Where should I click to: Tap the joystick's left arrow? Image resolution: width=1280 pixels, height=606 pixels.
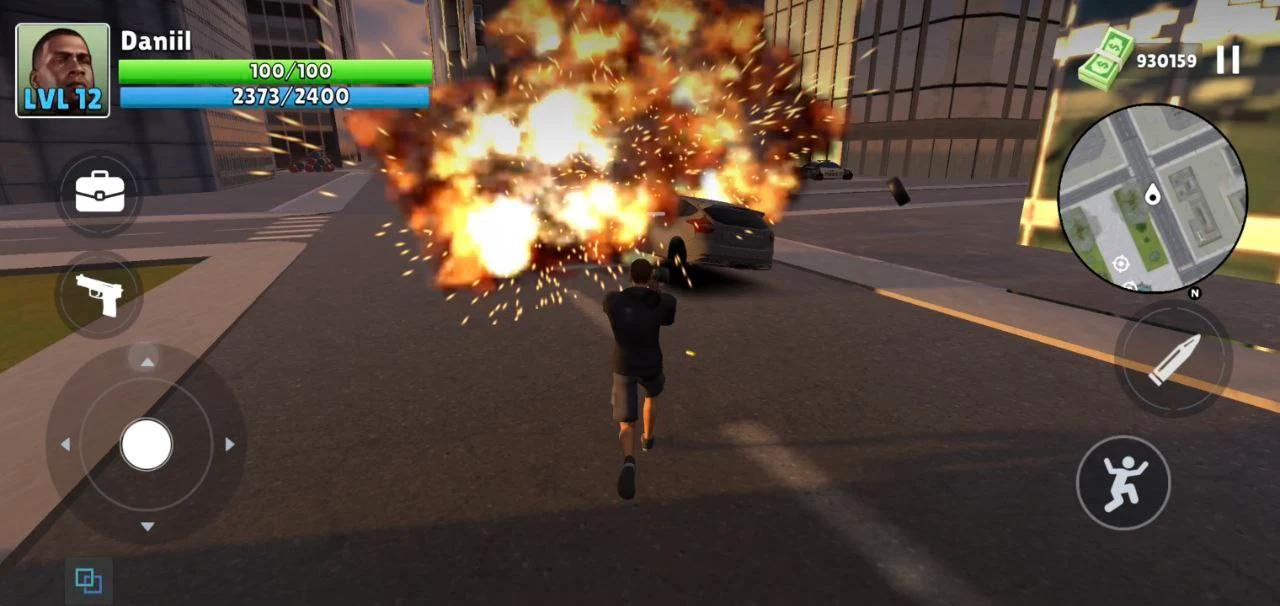pos(65,444)
